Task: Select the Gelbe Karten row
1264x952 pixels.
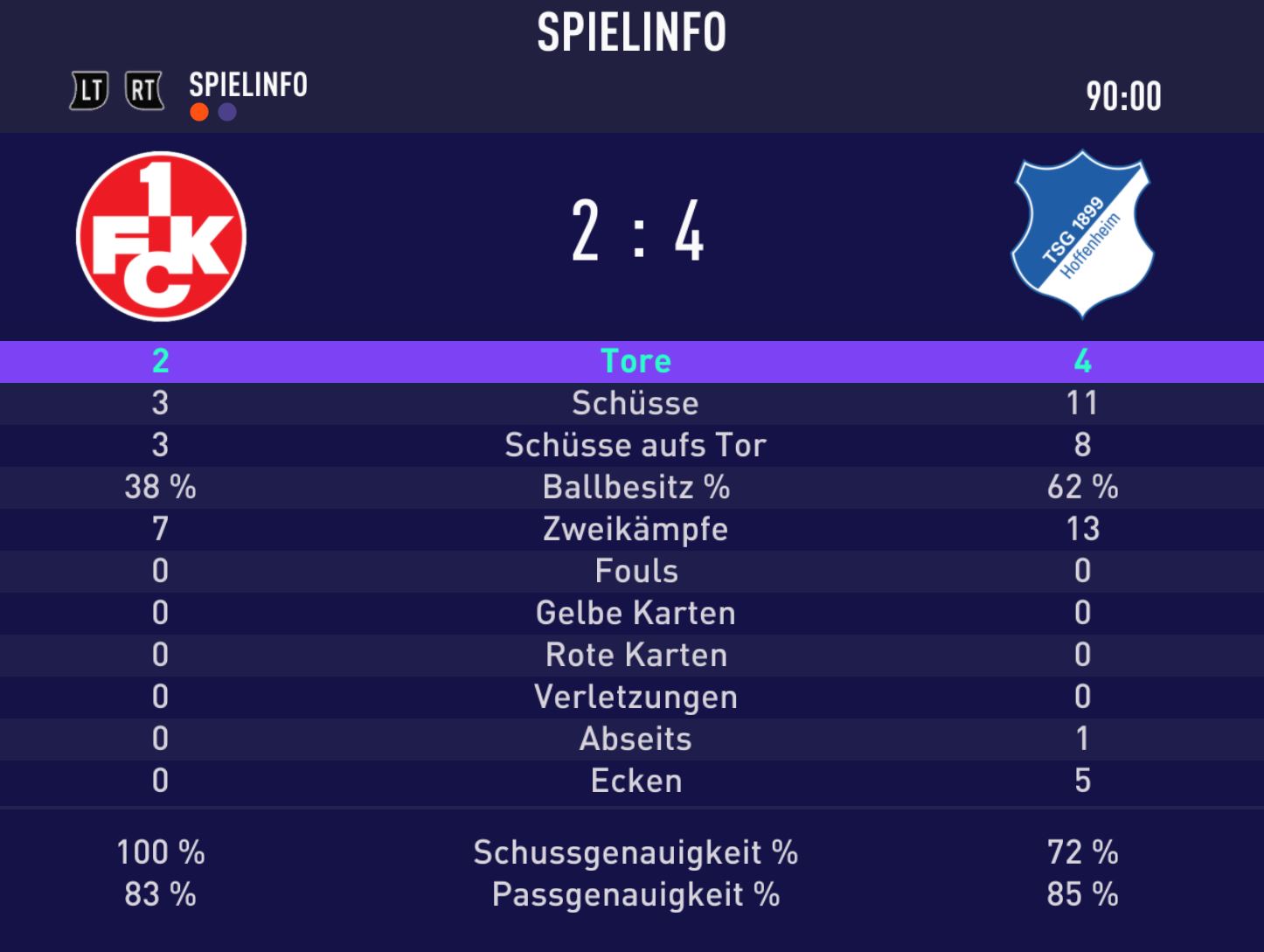Action: [x=635, y=613]
